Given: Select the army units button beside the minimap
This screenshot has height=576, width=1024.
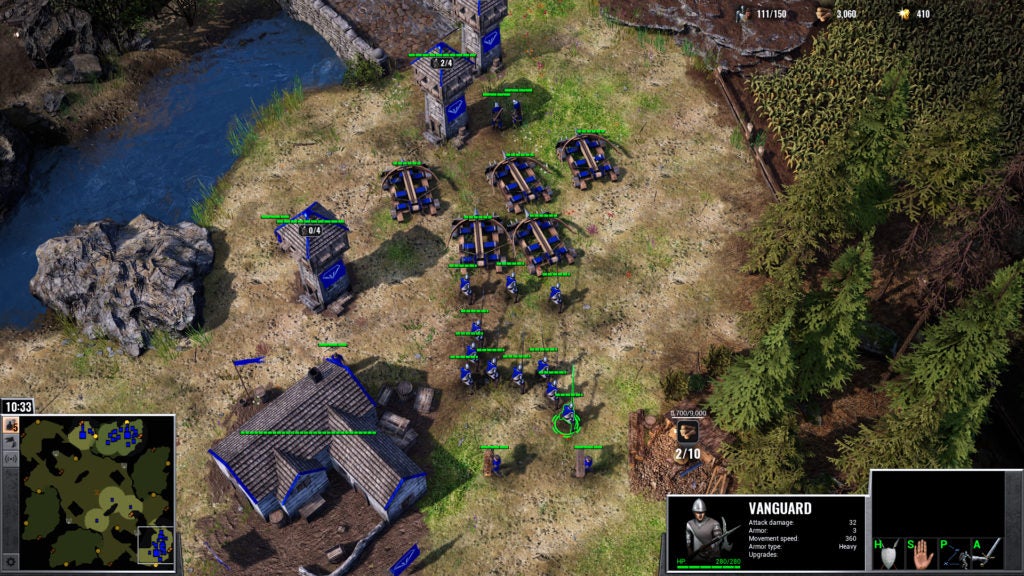Looking at the screenshot, I should [11, 441].
